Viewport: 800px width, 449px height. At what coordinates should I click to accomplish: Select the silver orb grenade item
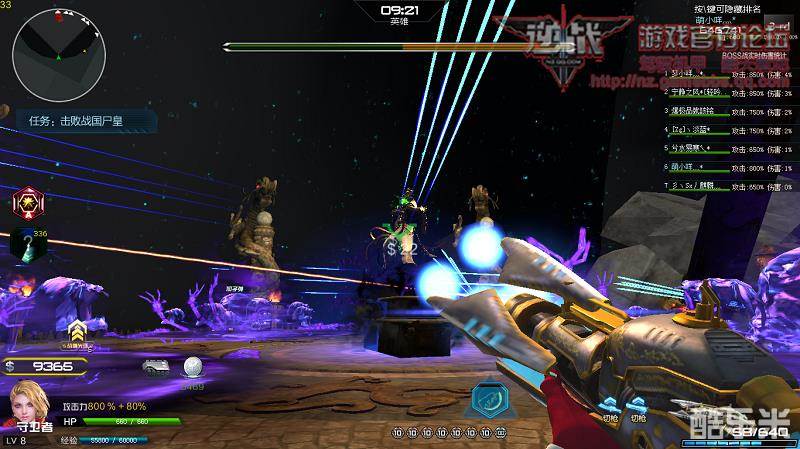click(x=191, y=367)
